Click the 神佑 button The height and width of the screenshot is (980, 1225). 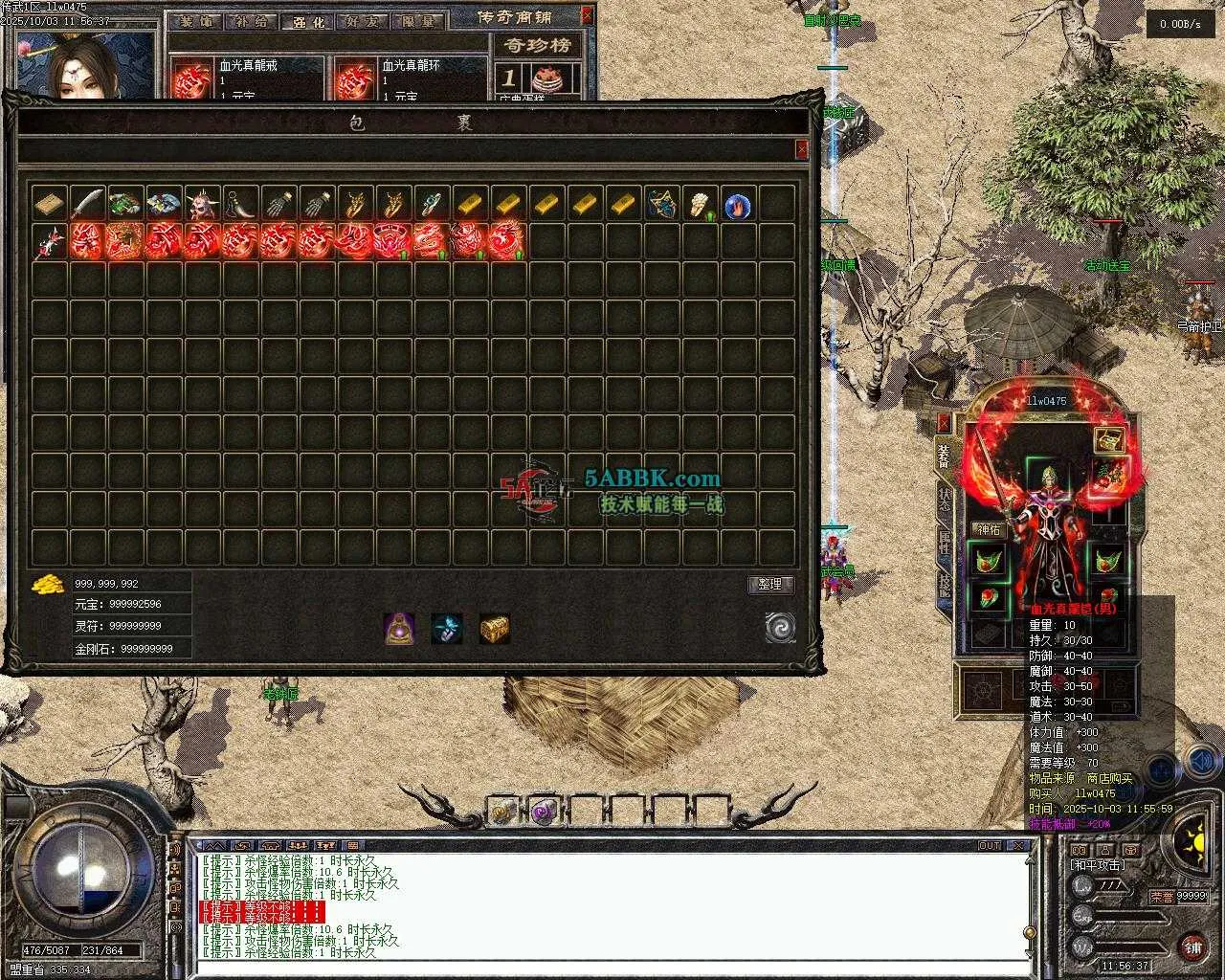[x=988, y=529]
